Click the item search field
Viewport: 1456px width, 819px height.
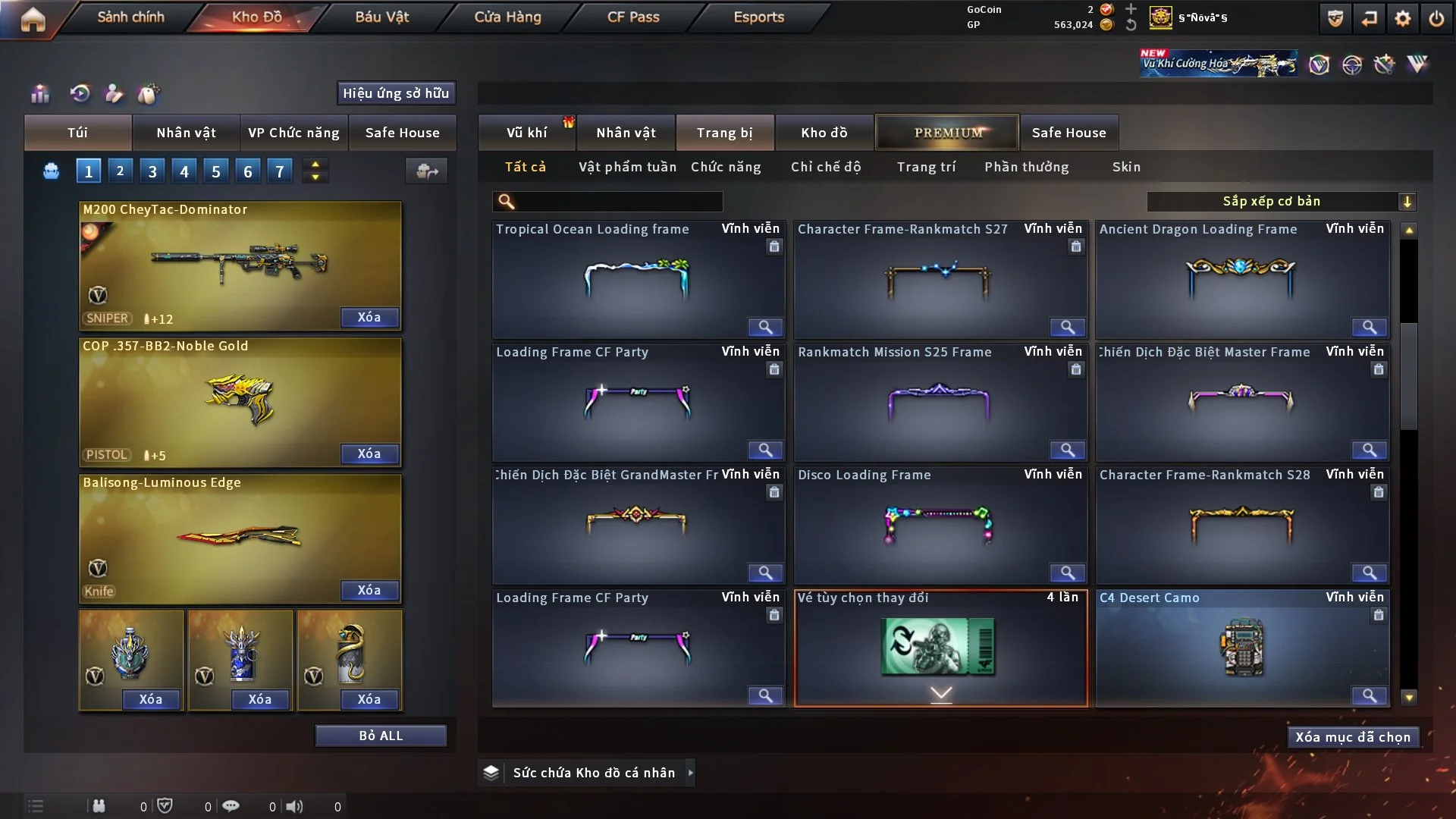click(x=618, y=202)
